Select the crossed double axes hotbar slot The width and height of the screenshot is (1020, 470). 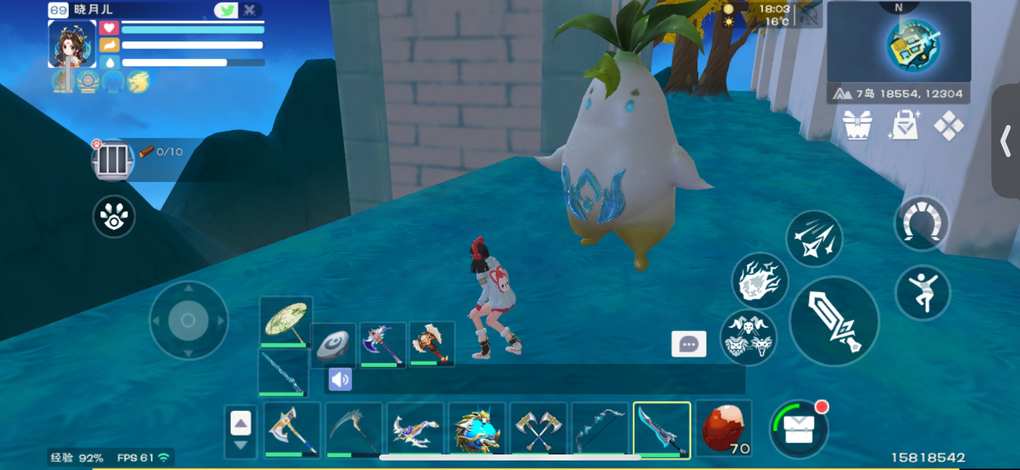tap(538, 430)
